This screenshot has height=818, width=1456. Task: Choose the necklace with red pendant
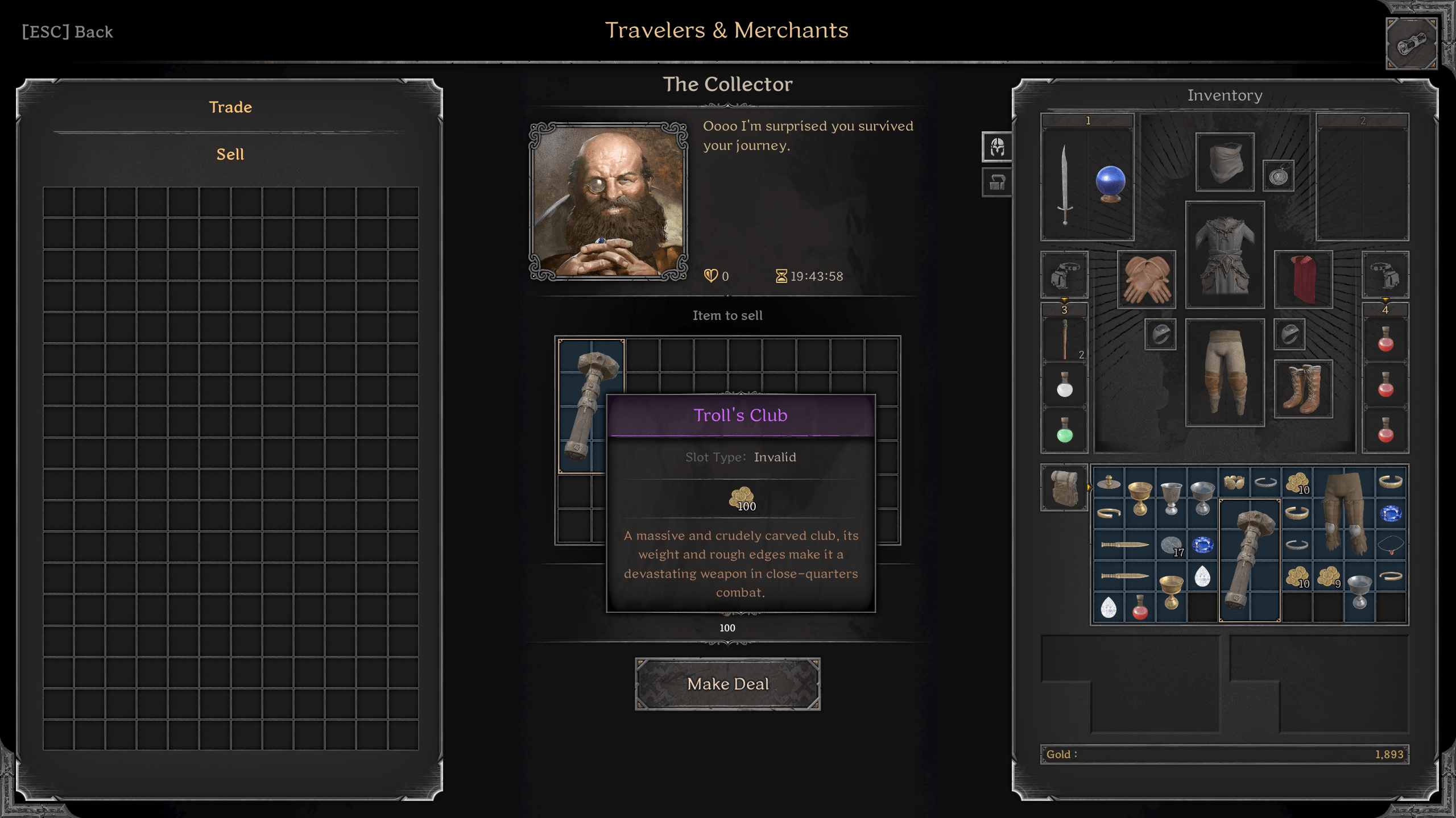click(1391, 545)
